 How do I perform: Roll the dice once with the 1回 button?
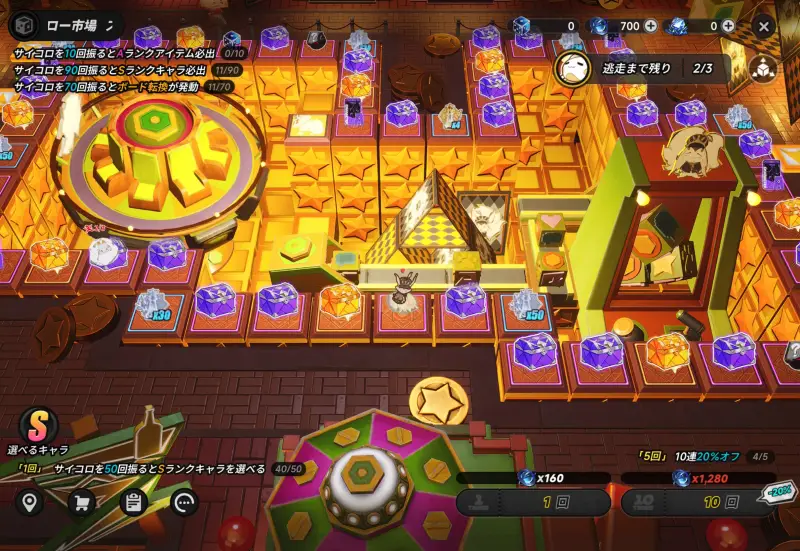pyautogui.click(x=533, y=502)
